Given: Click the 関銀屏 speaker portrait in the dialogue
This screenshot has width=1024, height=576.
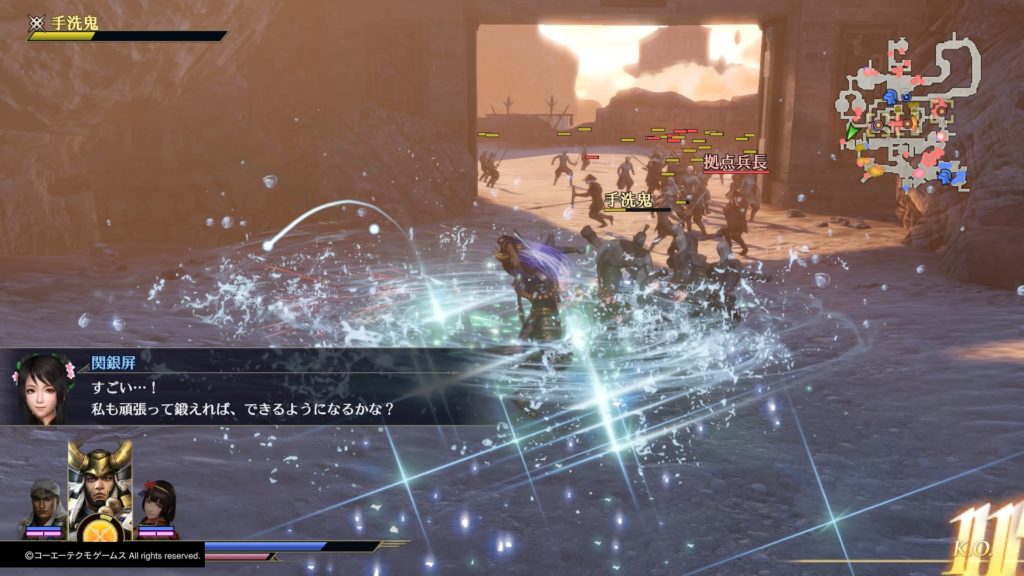Looking at the screenshot, I should pyautogui.click(x=42, y=388).
